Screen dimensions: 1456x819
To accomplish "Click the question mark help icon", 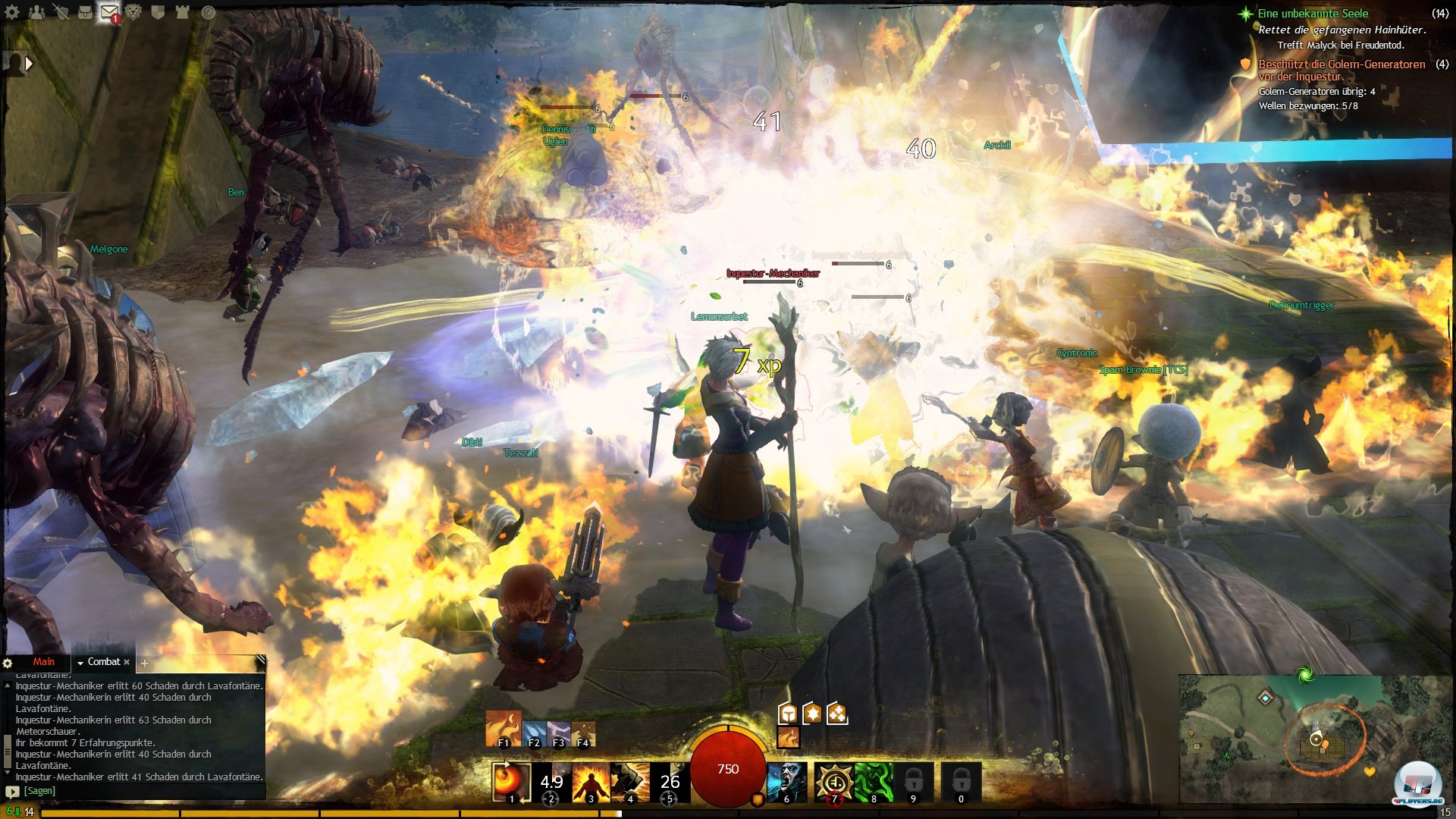I will coord(208,12).
